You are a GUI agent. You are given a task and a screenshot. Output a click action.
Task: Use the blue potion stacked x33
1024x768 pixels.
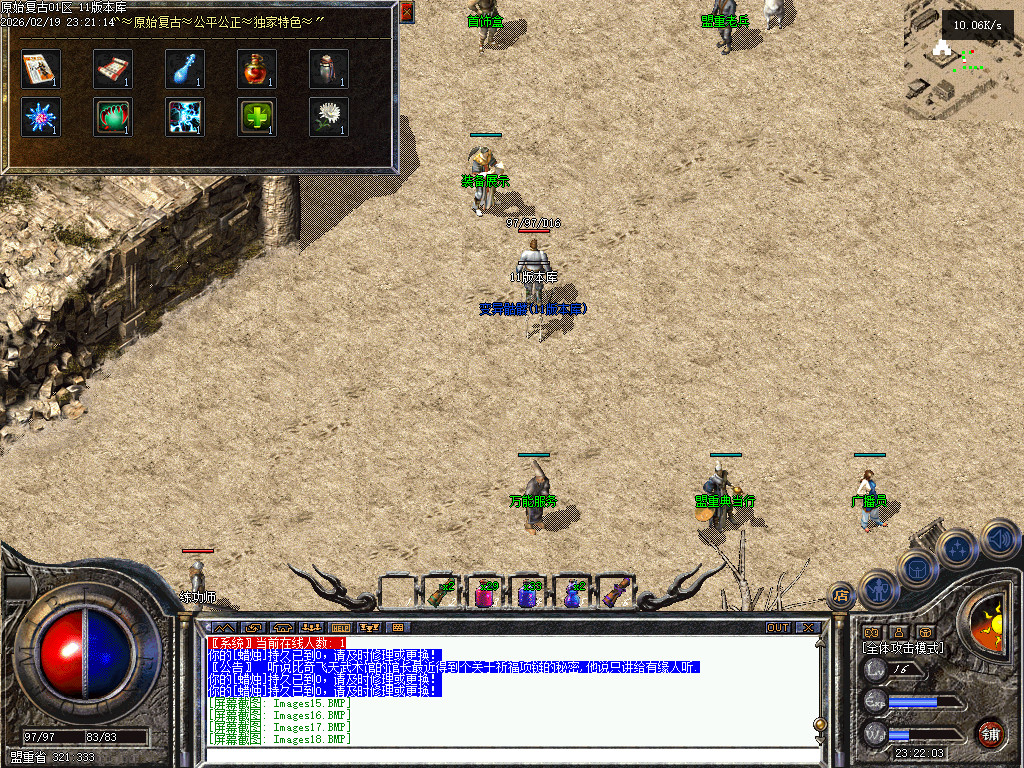528,593
